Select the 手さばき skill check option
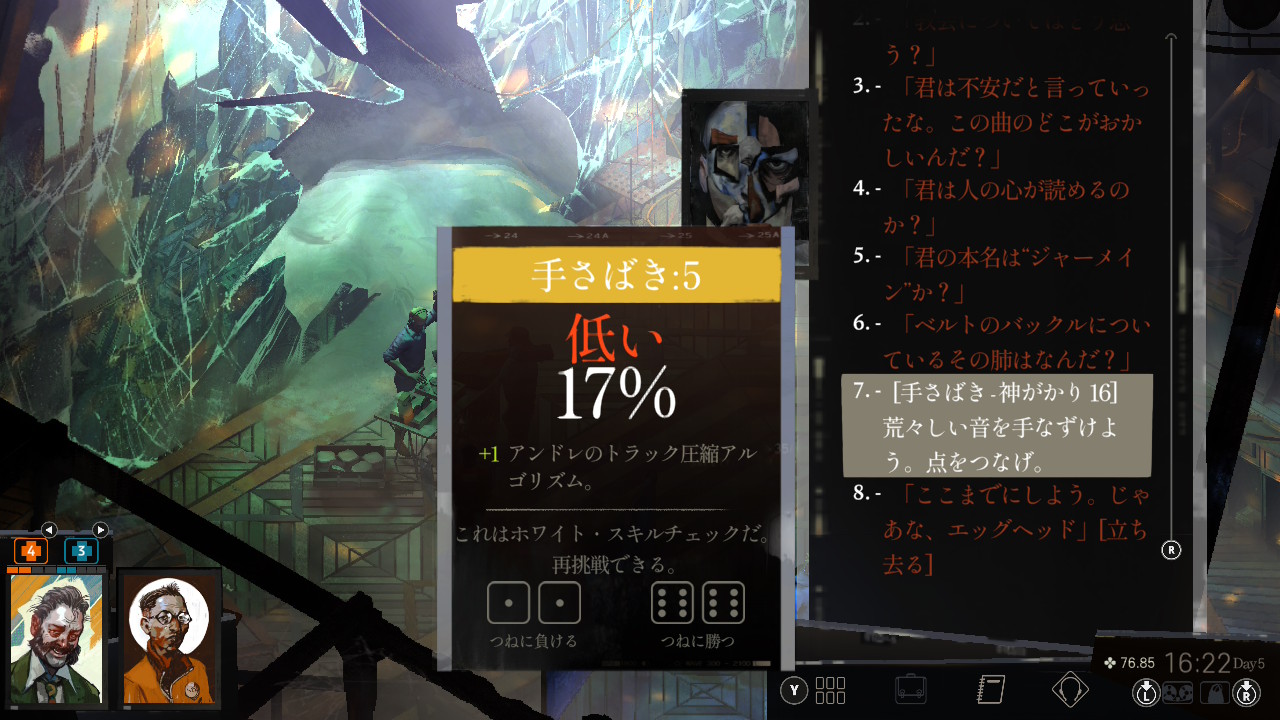Viewport: 1280px width, 720px height. 997,426
